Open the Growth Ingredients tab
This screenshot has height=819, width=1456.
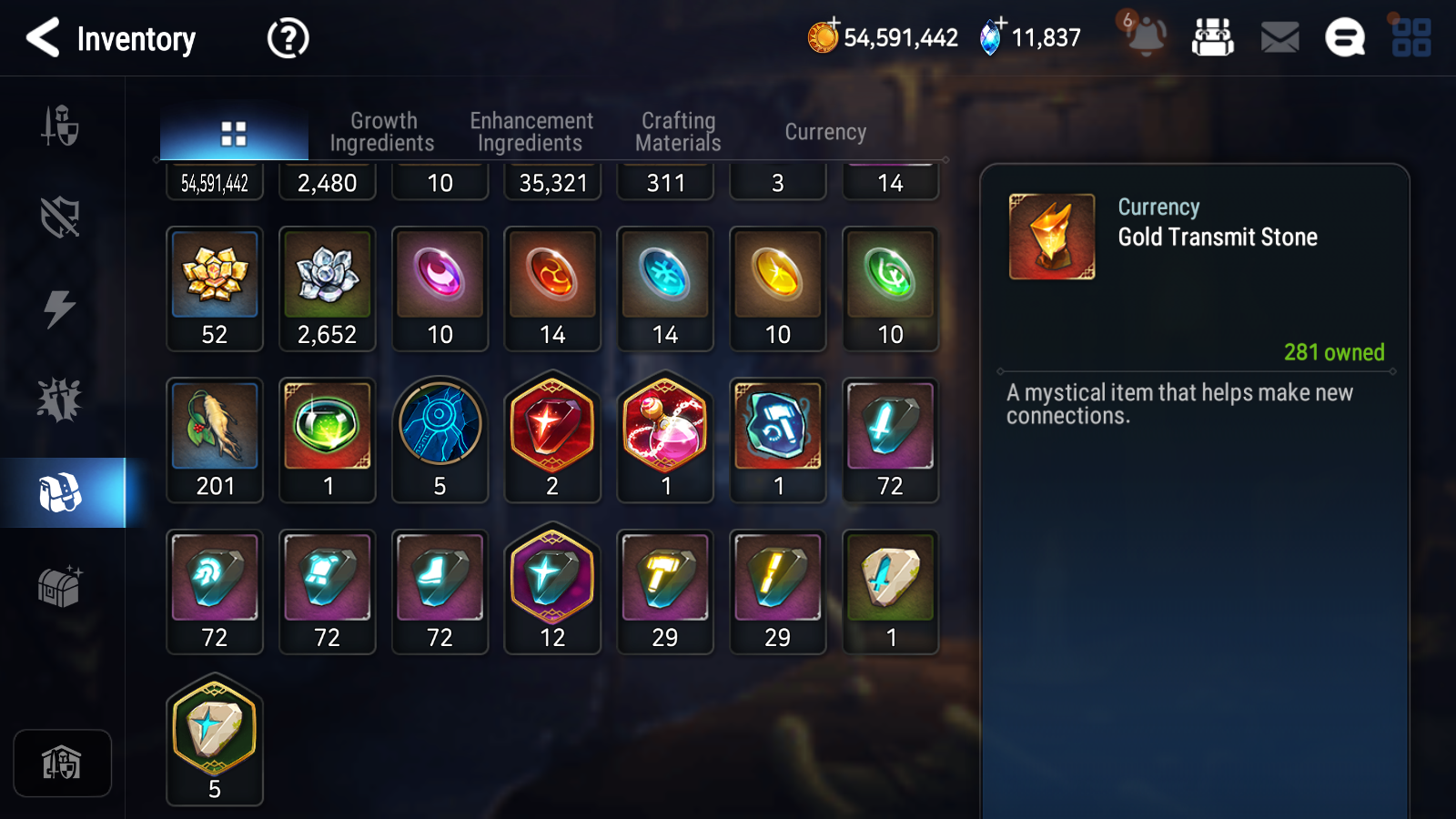[383, 131]
